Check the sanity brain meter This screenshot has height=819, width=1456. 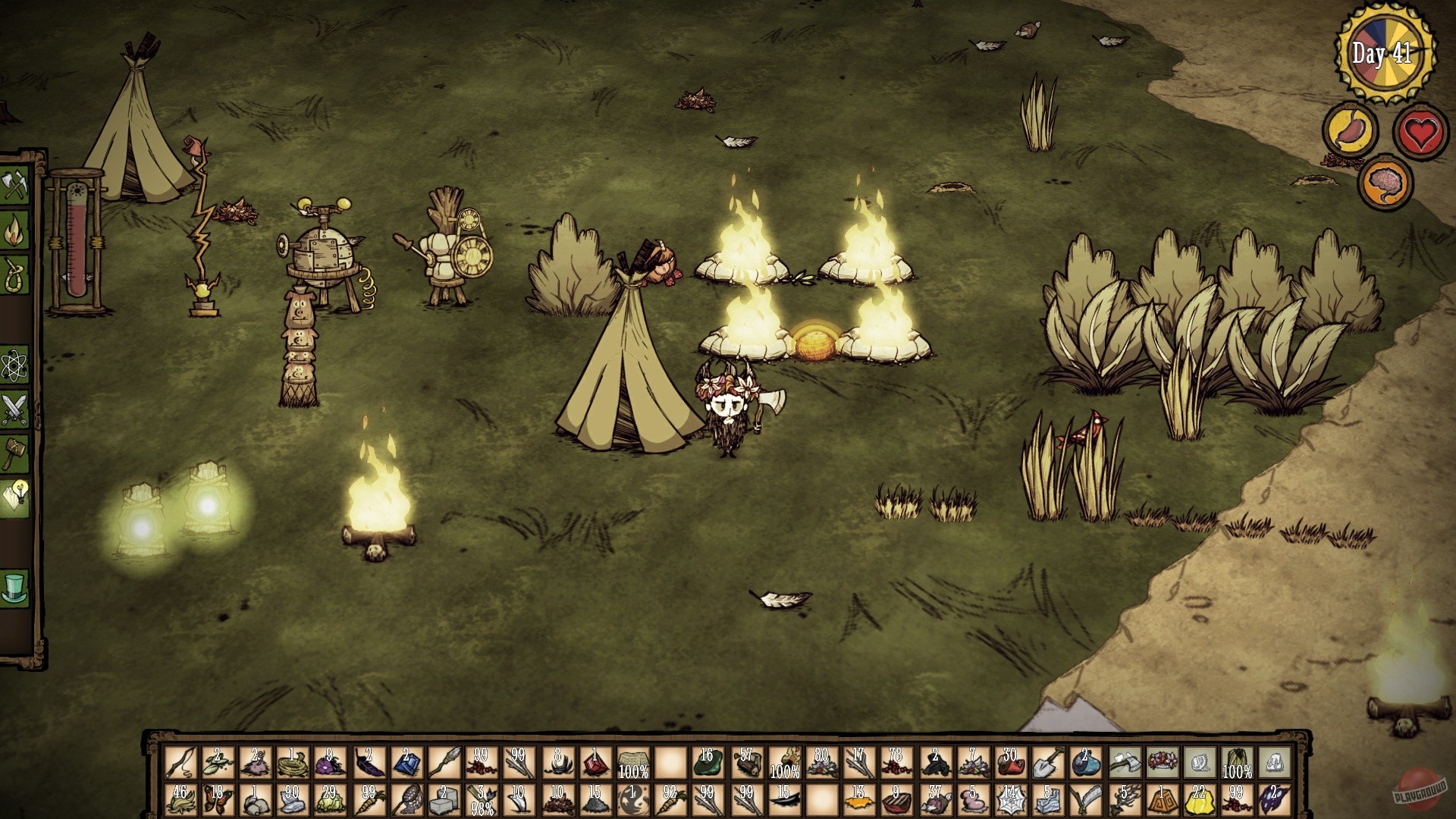(x=1385, y=180)
